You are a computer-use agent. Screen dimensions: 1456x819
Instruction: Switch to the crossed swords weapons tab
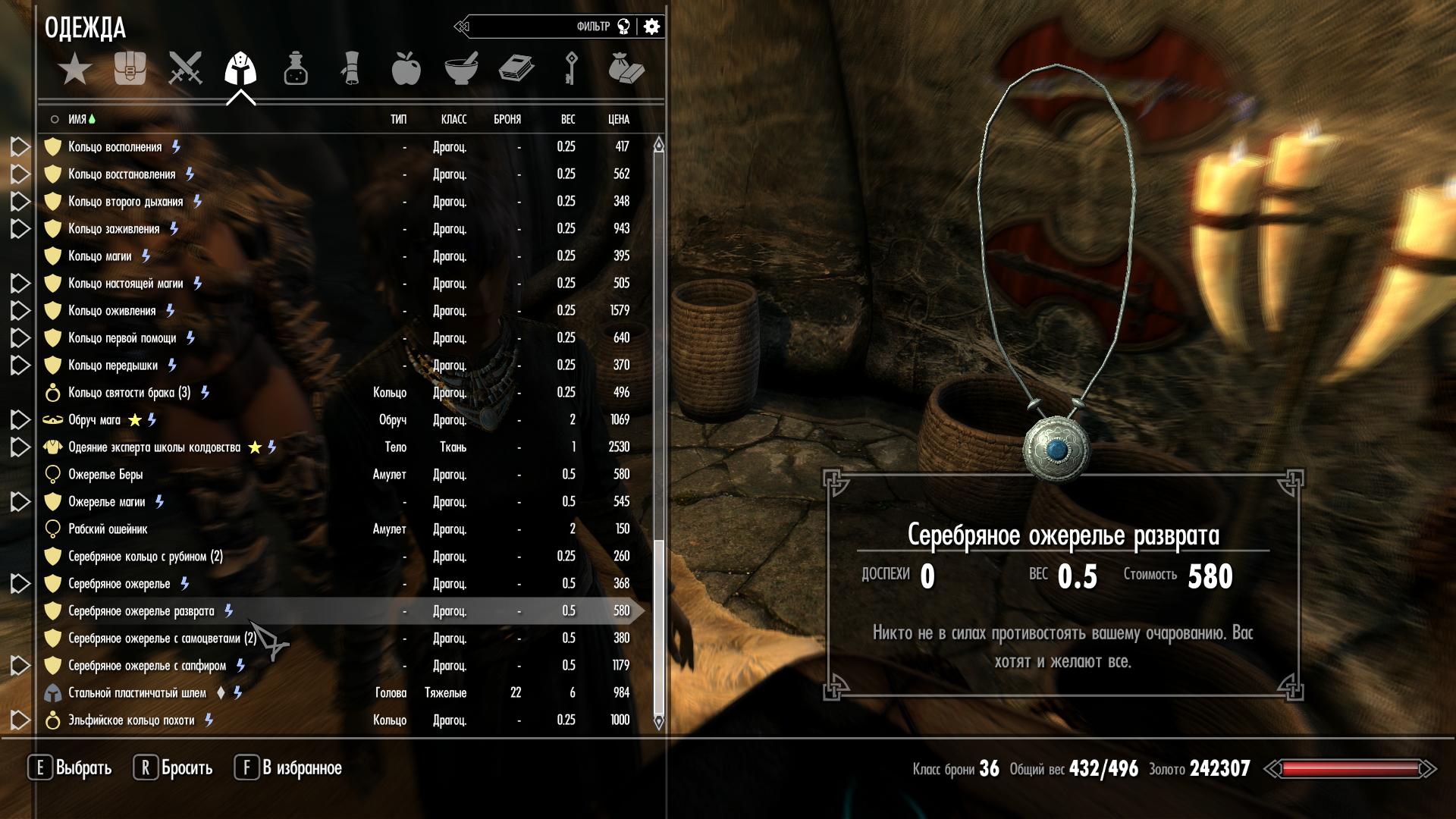click(185, 68)
